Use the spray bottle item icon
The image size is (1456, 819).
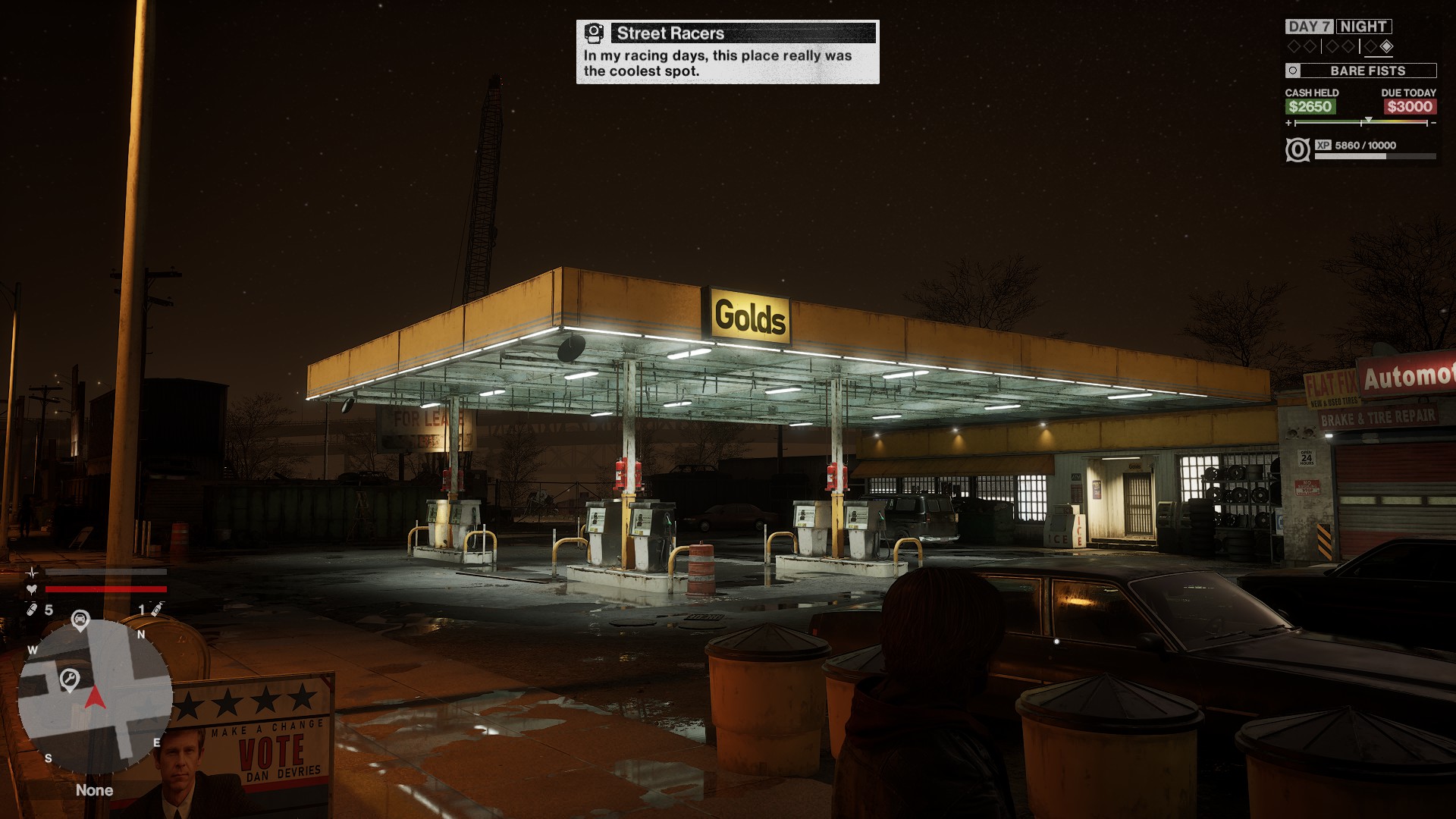tap(156, 609)
